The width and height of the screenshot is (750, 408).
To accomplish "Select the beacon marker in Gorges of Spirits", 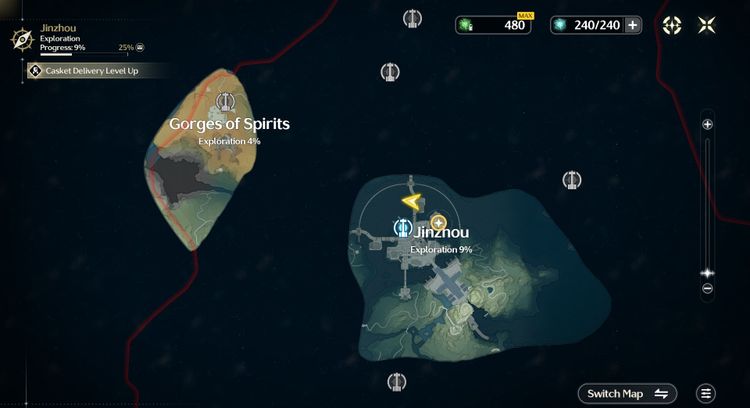I will tap(226, 101).
